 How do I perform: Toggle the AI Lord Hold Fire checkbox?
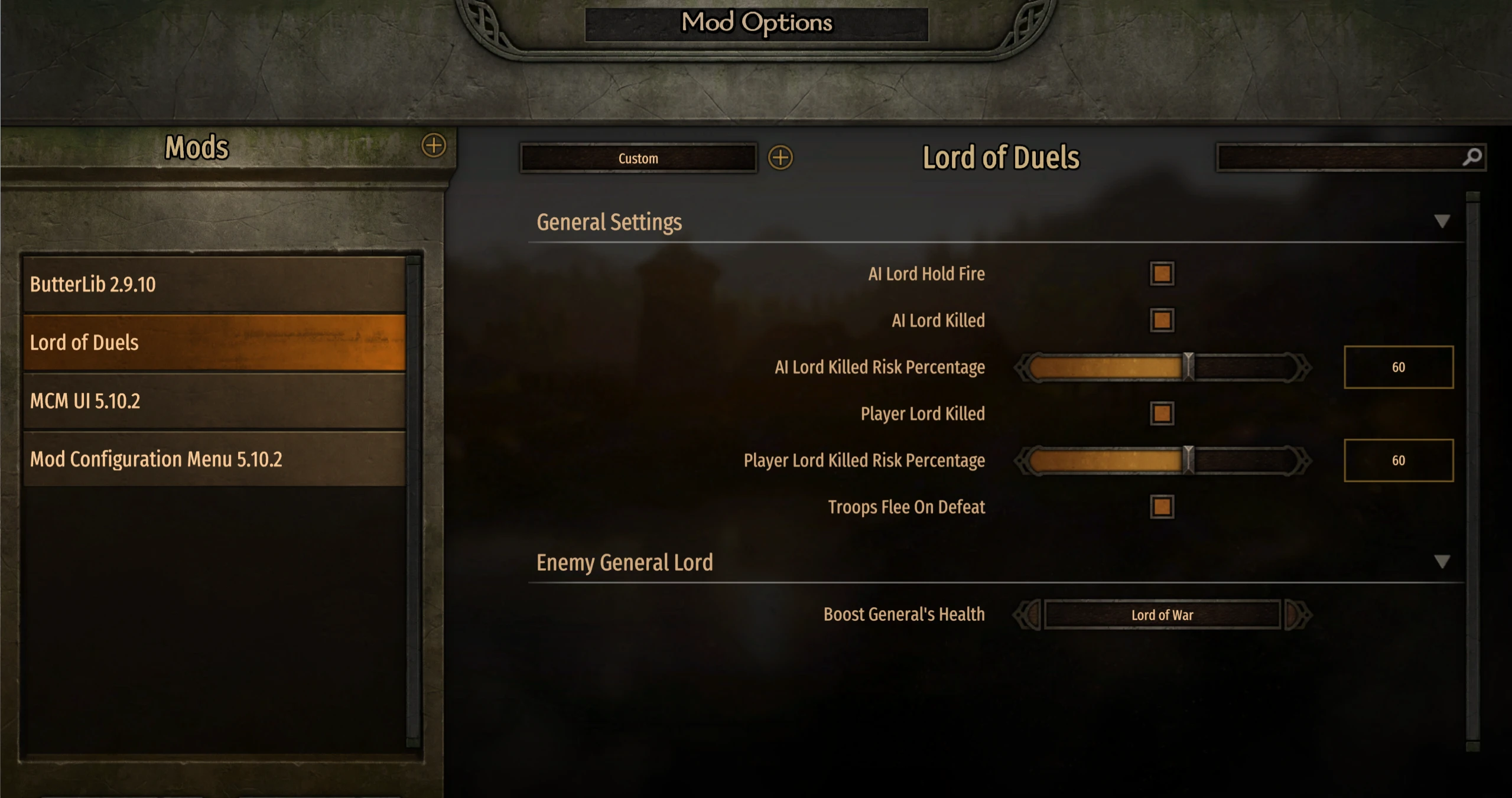tap(1162, 274)
